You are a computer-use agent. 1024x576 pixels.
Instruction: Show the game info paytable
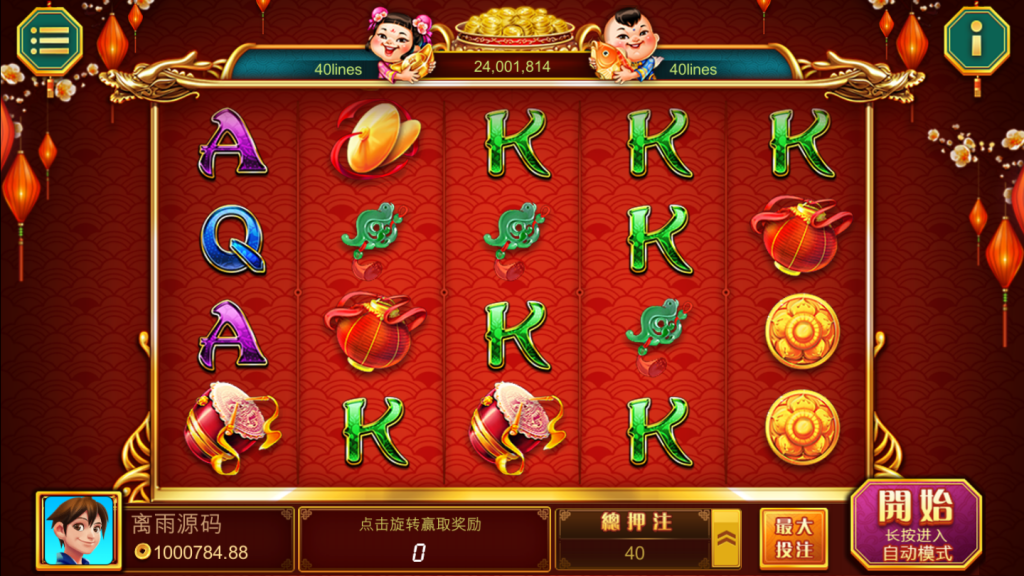point(976,41)
